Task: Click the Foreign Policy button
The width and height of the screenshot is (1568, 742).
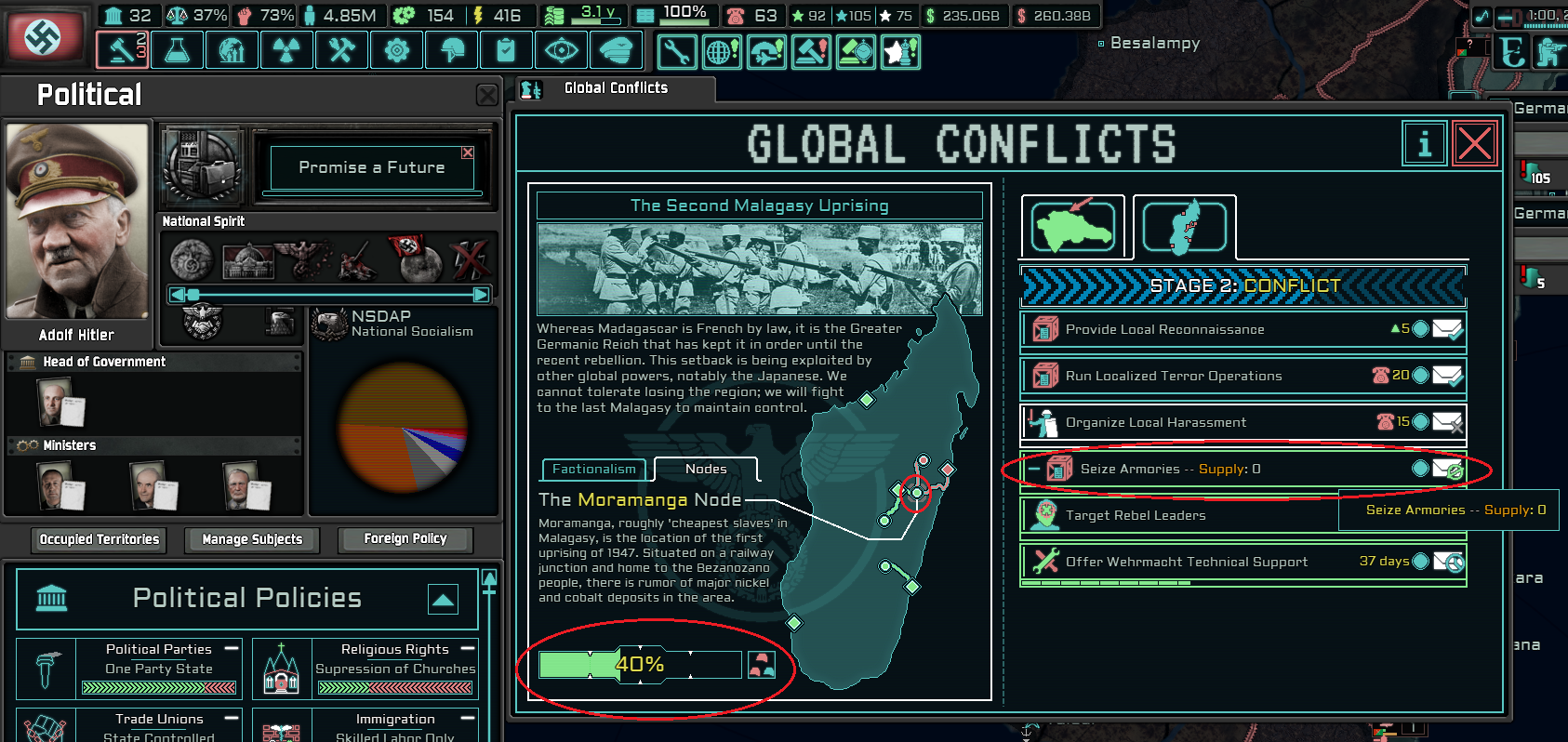Action: [405, 539]
